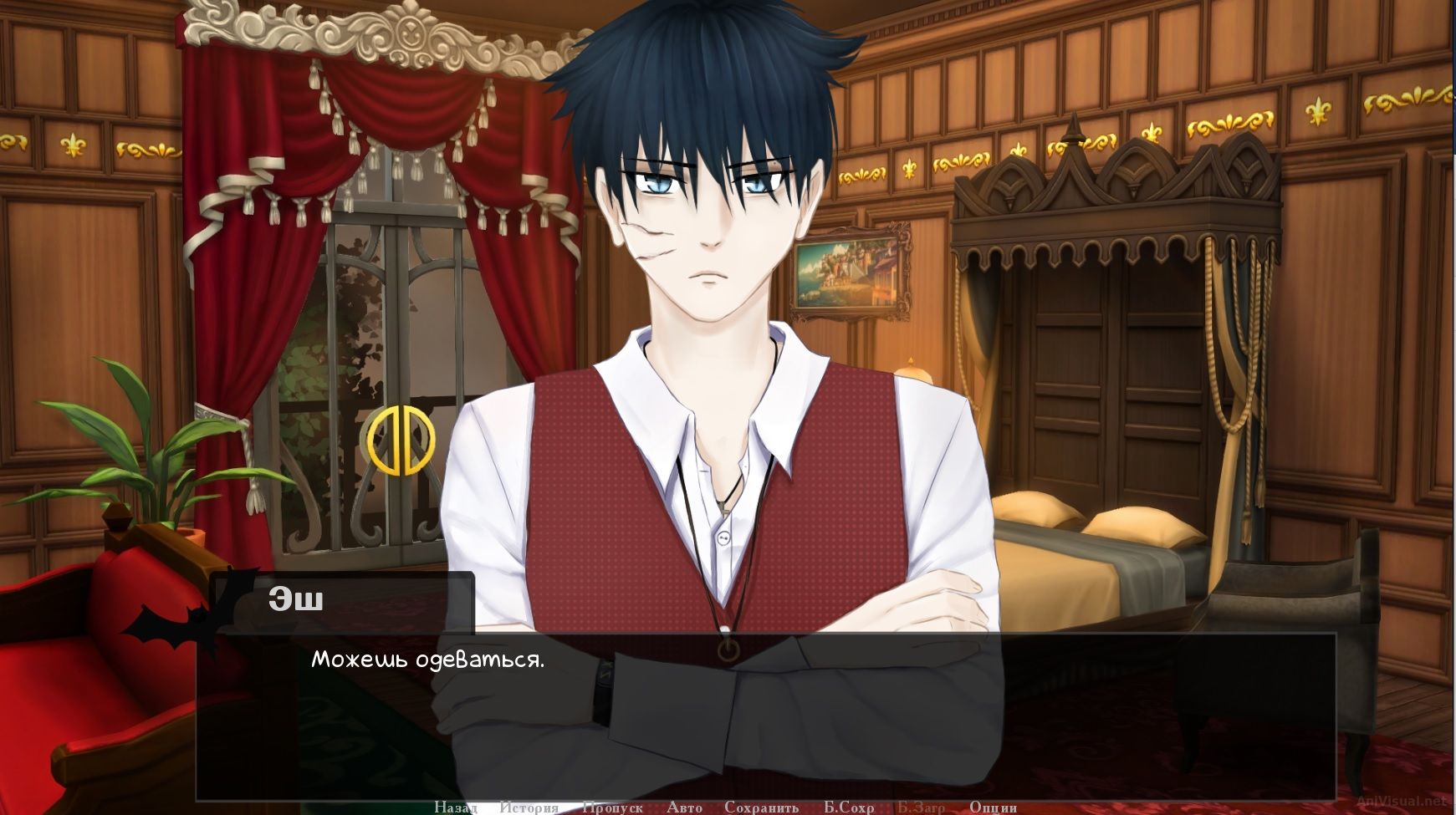This screenshot has width=1456, height=815.
Task: Select Назад to rewind dialogue
Action: coord(454,807)
